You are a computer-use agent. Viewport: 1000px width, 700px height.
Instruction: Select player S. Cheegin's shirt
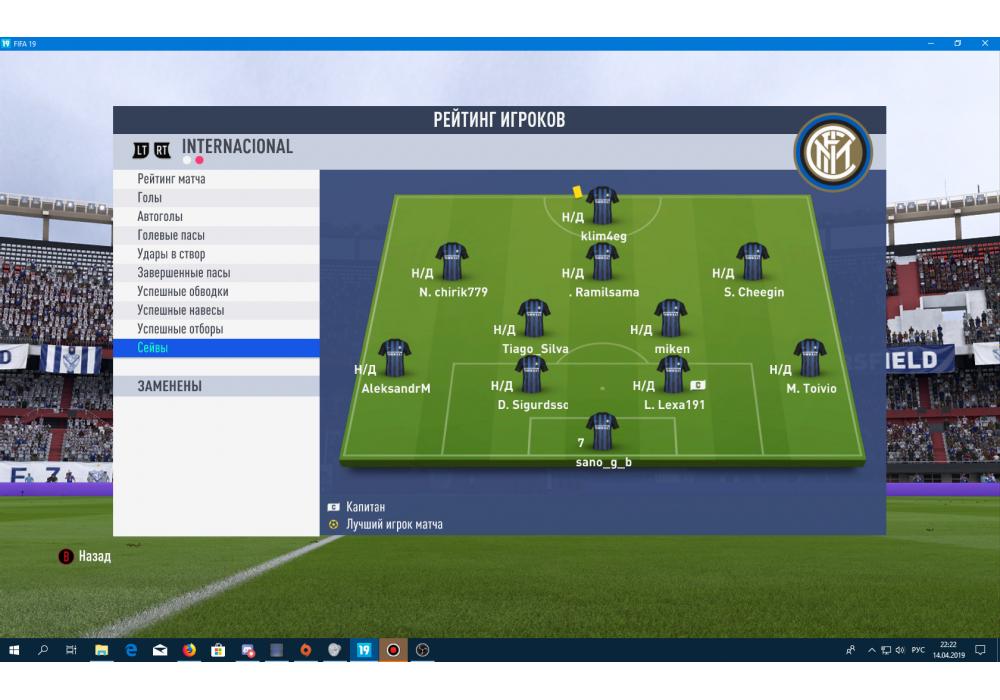tap(752, 262)
